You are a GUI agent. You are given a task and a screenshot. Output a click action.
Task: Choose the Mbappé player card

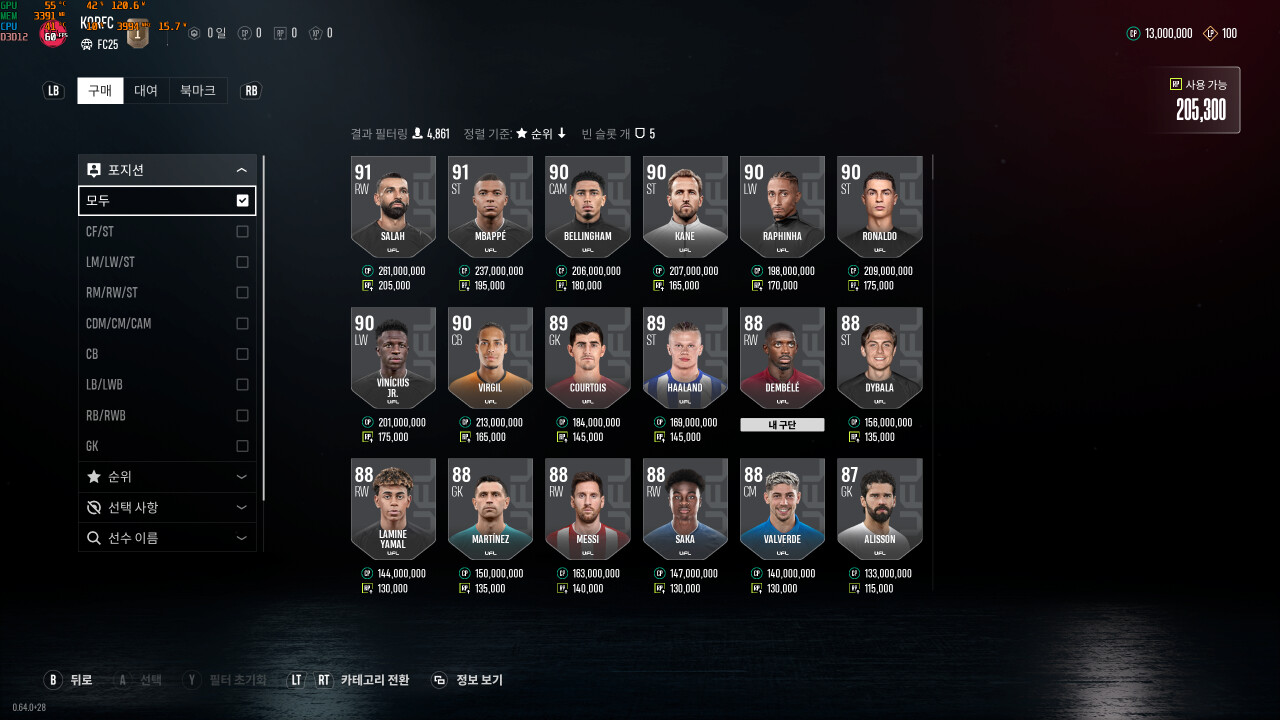490,207
